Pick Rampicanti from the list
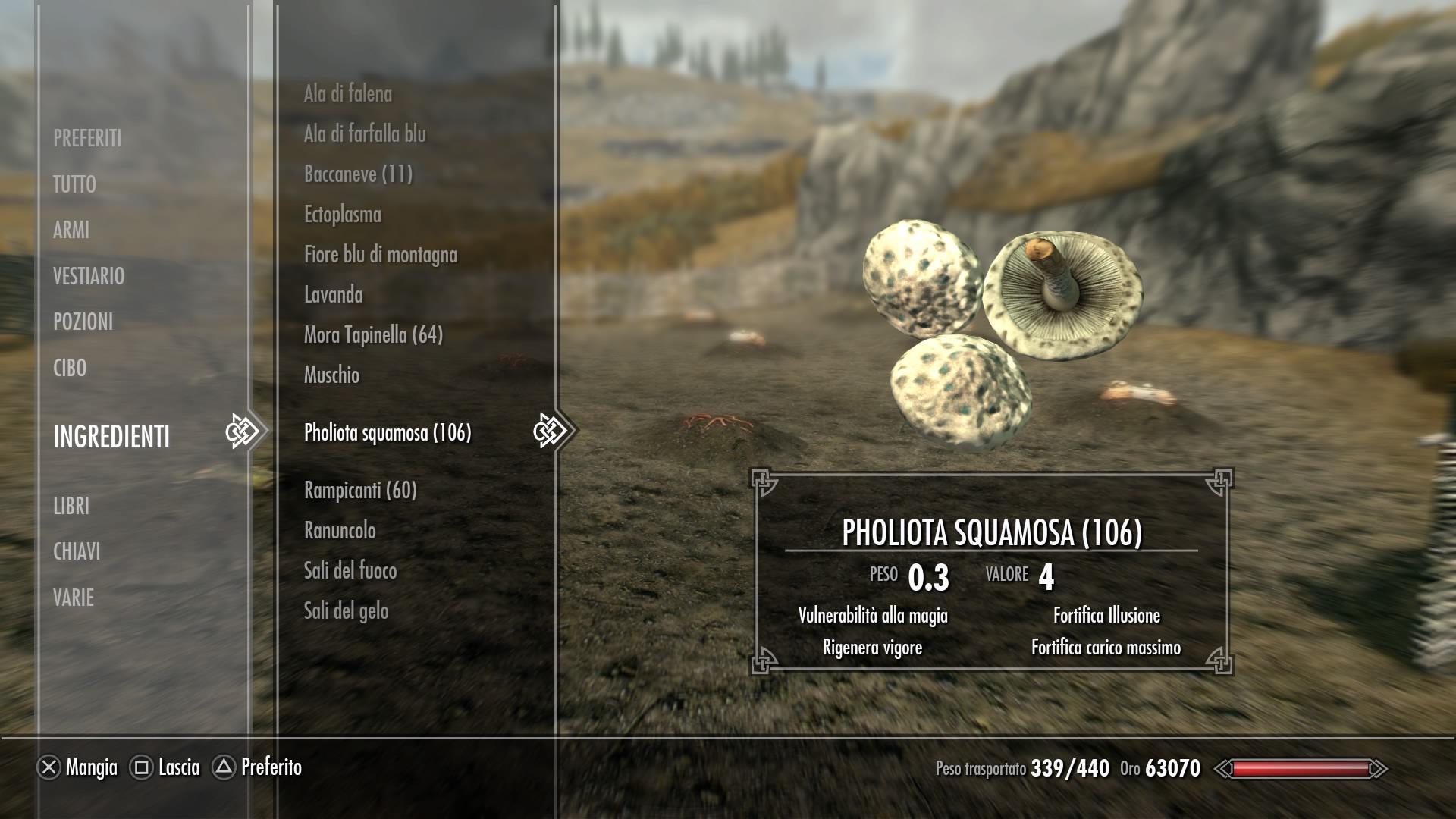Viewport: 1456px width, 819px height. [360, 491]
